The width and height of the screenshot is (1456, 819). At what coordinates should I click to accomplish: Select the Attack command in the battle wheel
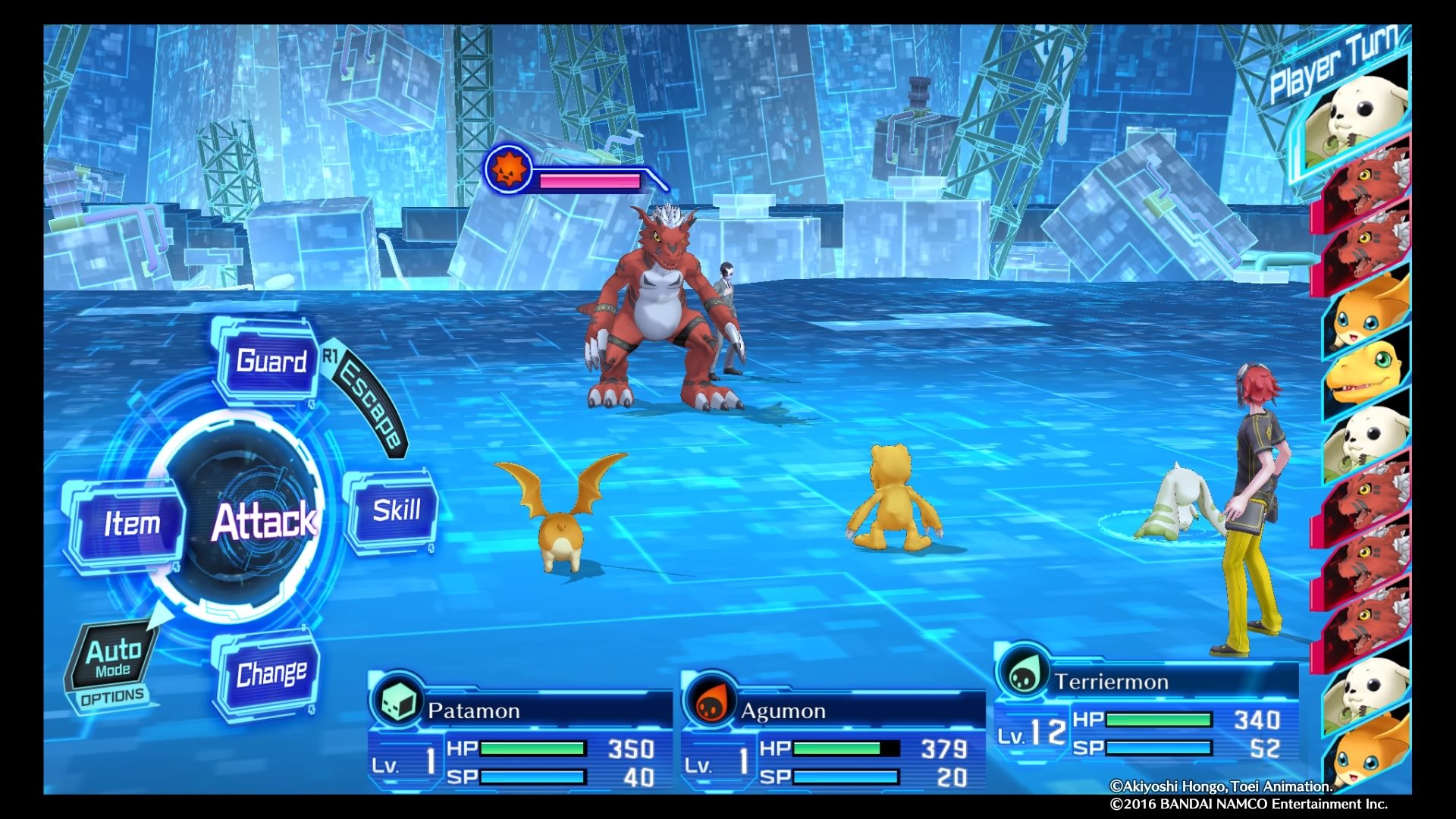pyautogui.click(x=265, y=522)
